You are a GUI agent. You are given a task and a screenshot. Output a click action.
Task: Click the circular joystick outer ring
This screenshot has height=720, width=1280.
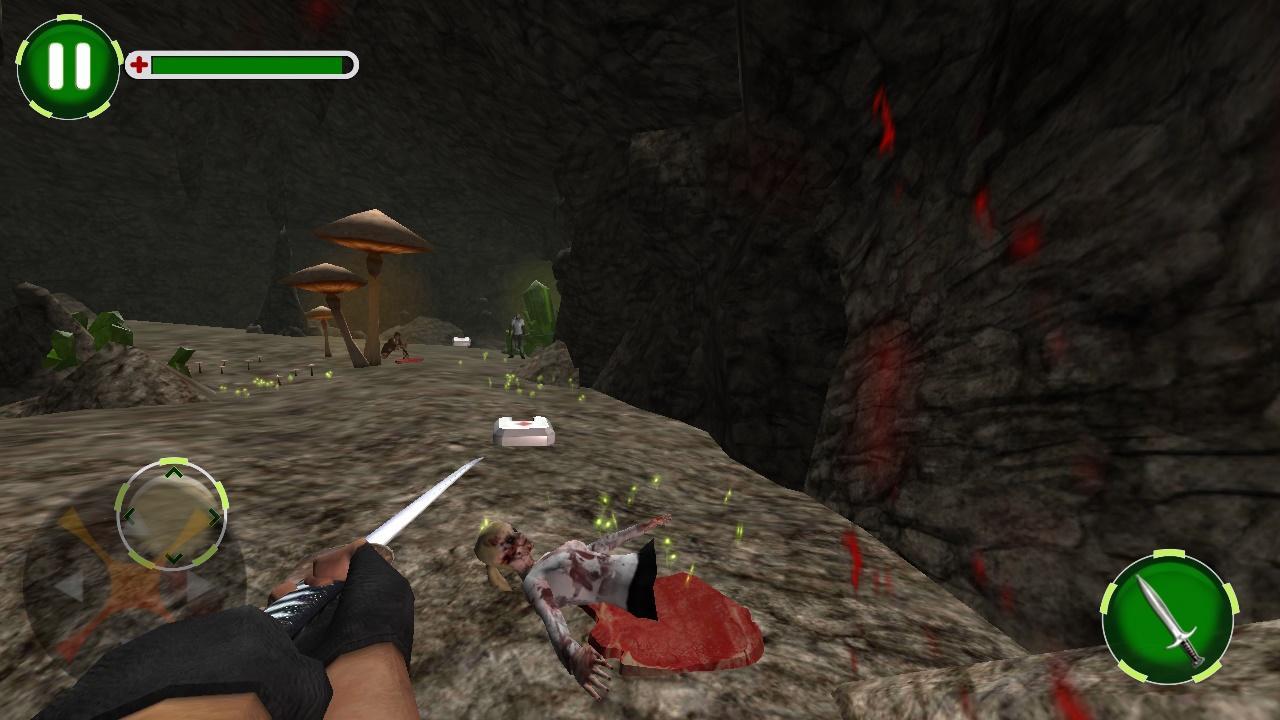(174, 516)
